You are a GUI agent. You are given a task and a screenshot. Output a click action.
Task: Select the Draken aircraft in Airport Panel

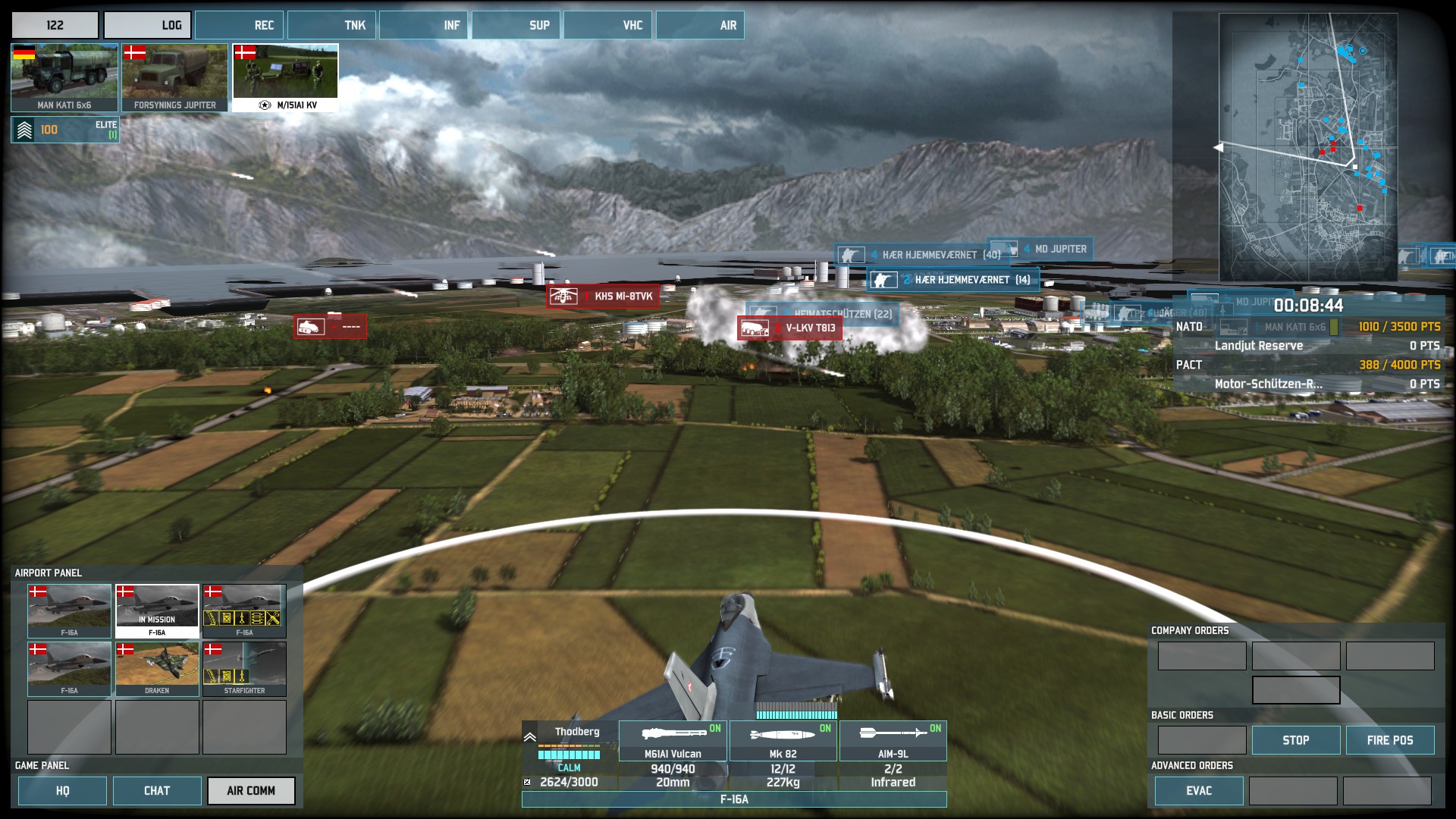157,669
